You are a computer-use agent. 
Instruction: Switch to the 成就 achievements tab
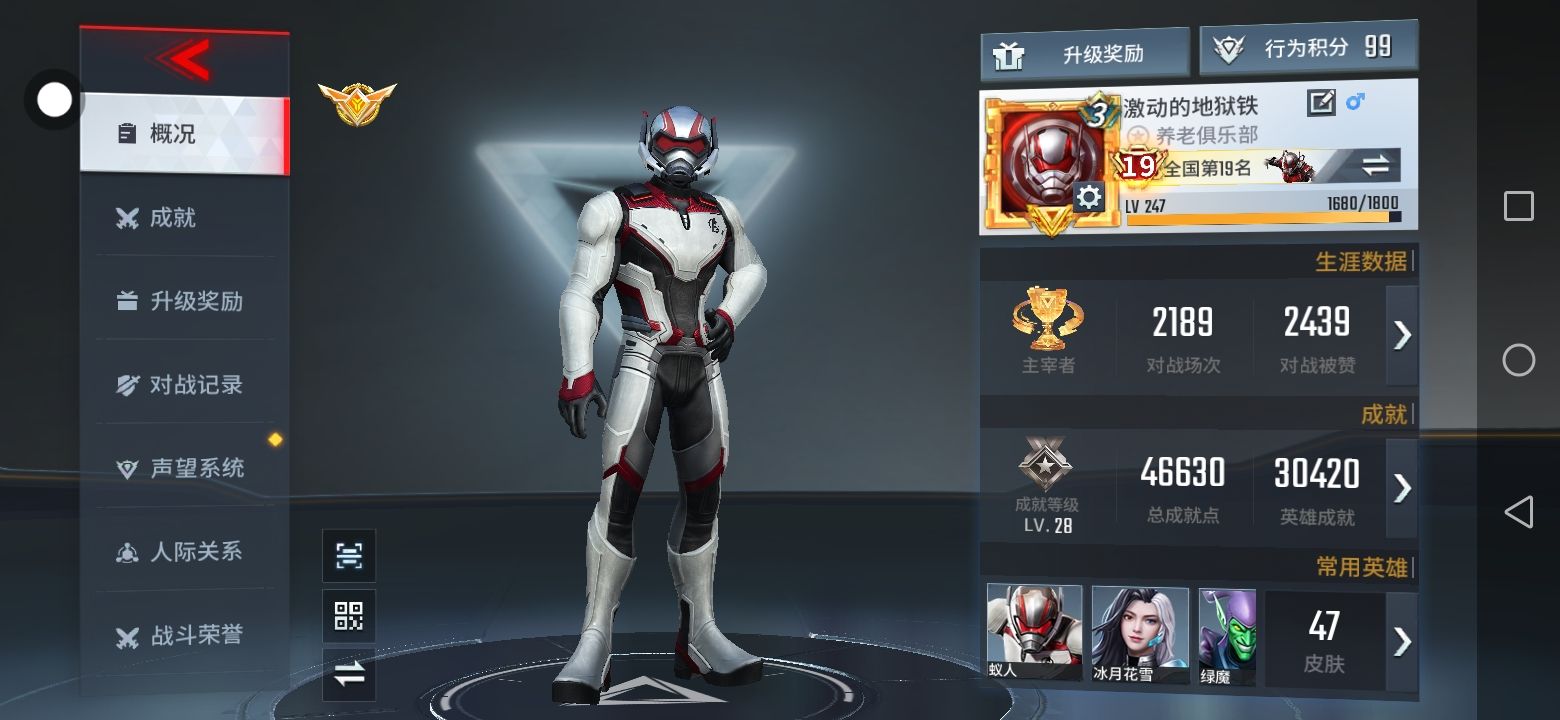click(184, 217)
